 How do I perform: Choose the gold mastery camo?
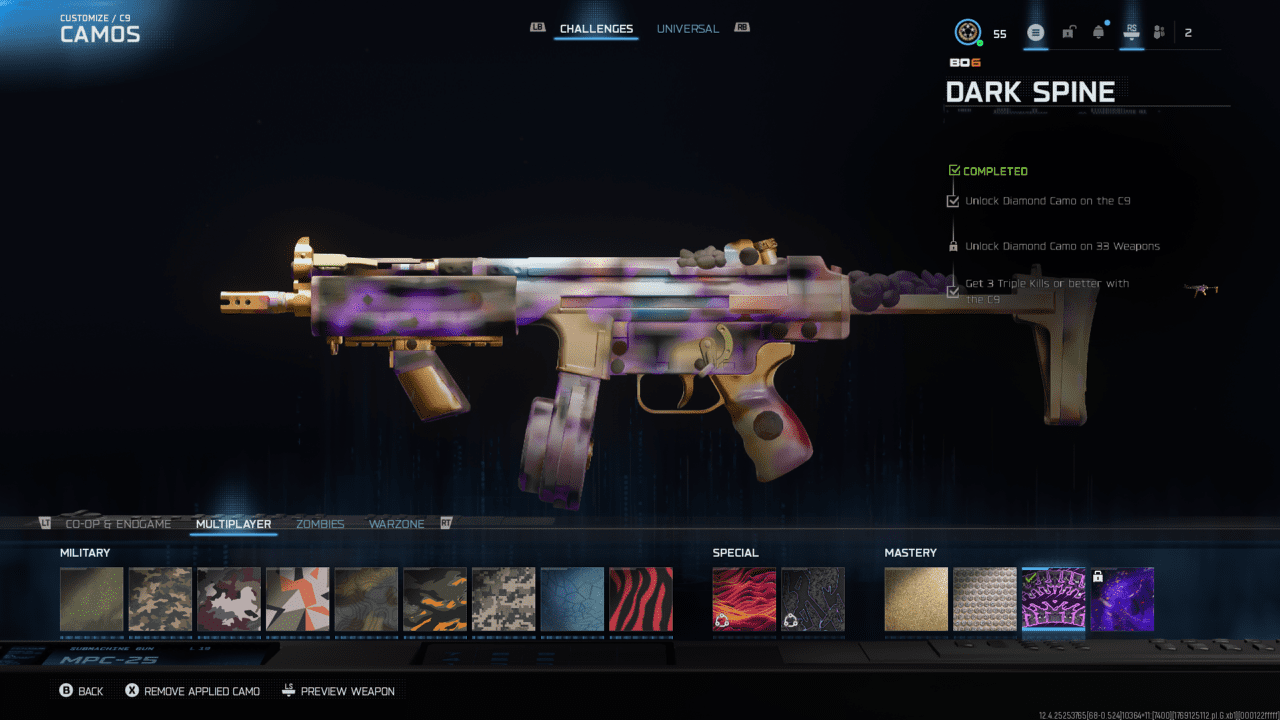916,599
